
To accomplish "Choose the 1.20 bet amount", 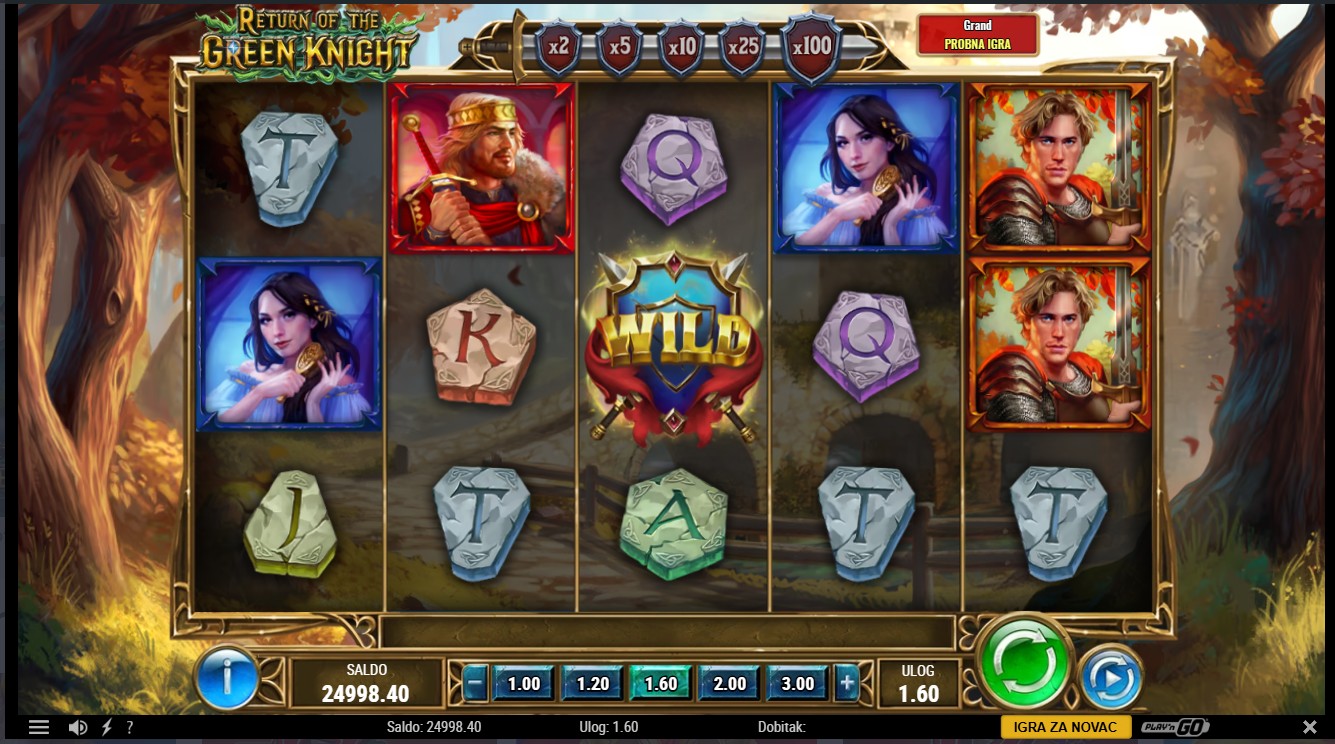I will pyautogui.click(x=592, y=684).
